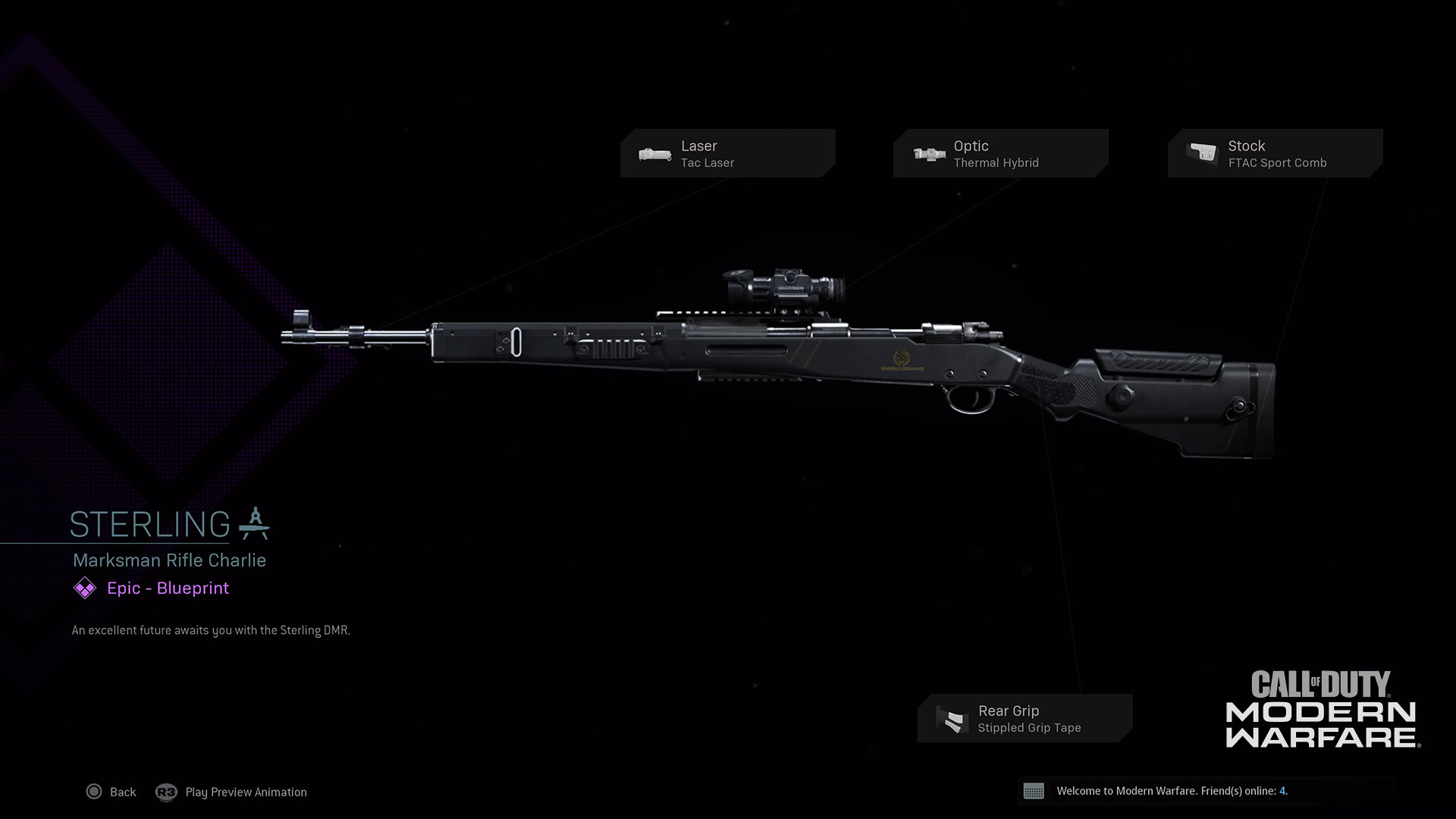Open the friends online notification bar

tap(1206, 791)
